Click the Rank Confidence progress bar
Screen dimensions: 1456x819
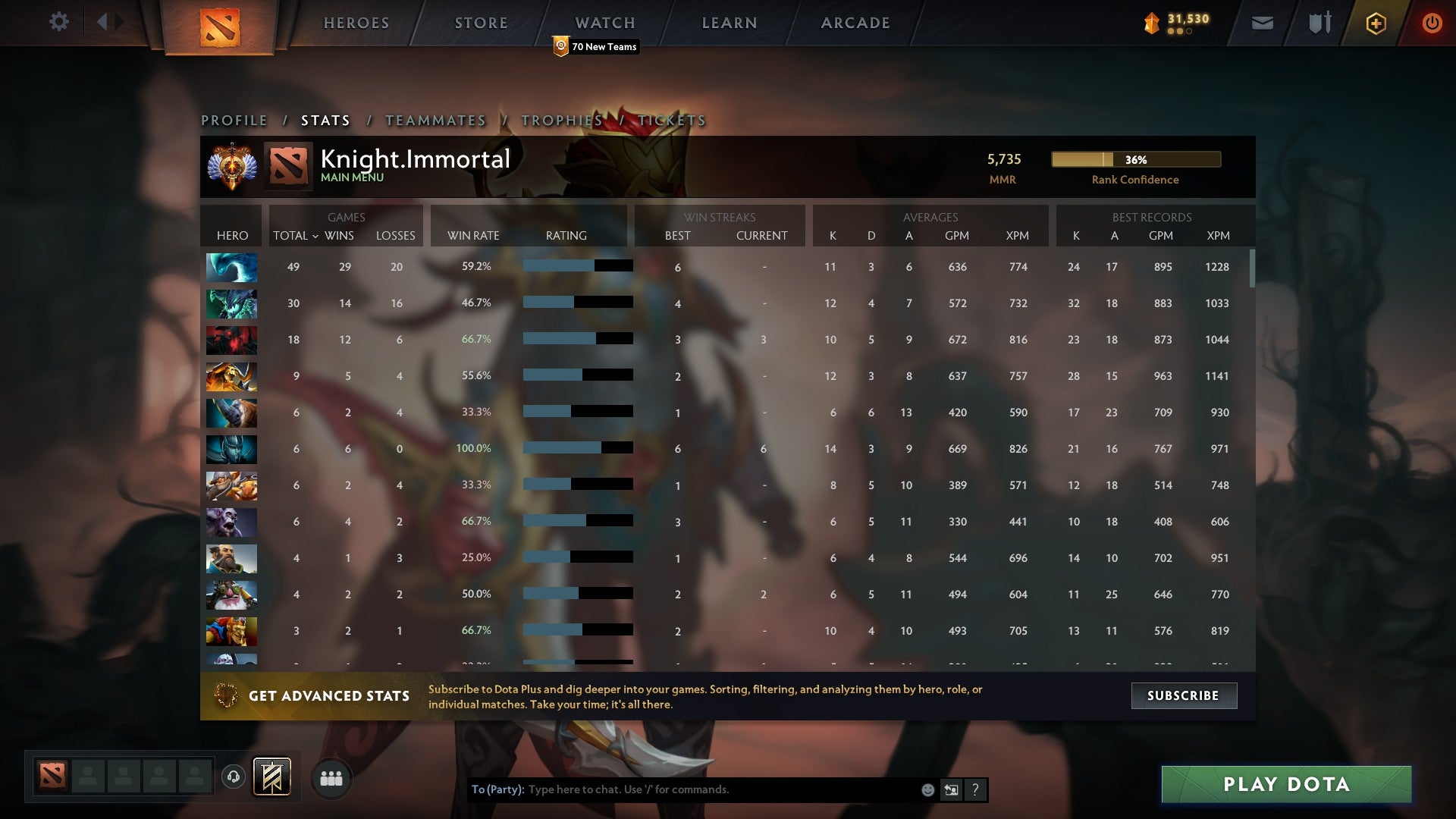tap(1134, 160)
